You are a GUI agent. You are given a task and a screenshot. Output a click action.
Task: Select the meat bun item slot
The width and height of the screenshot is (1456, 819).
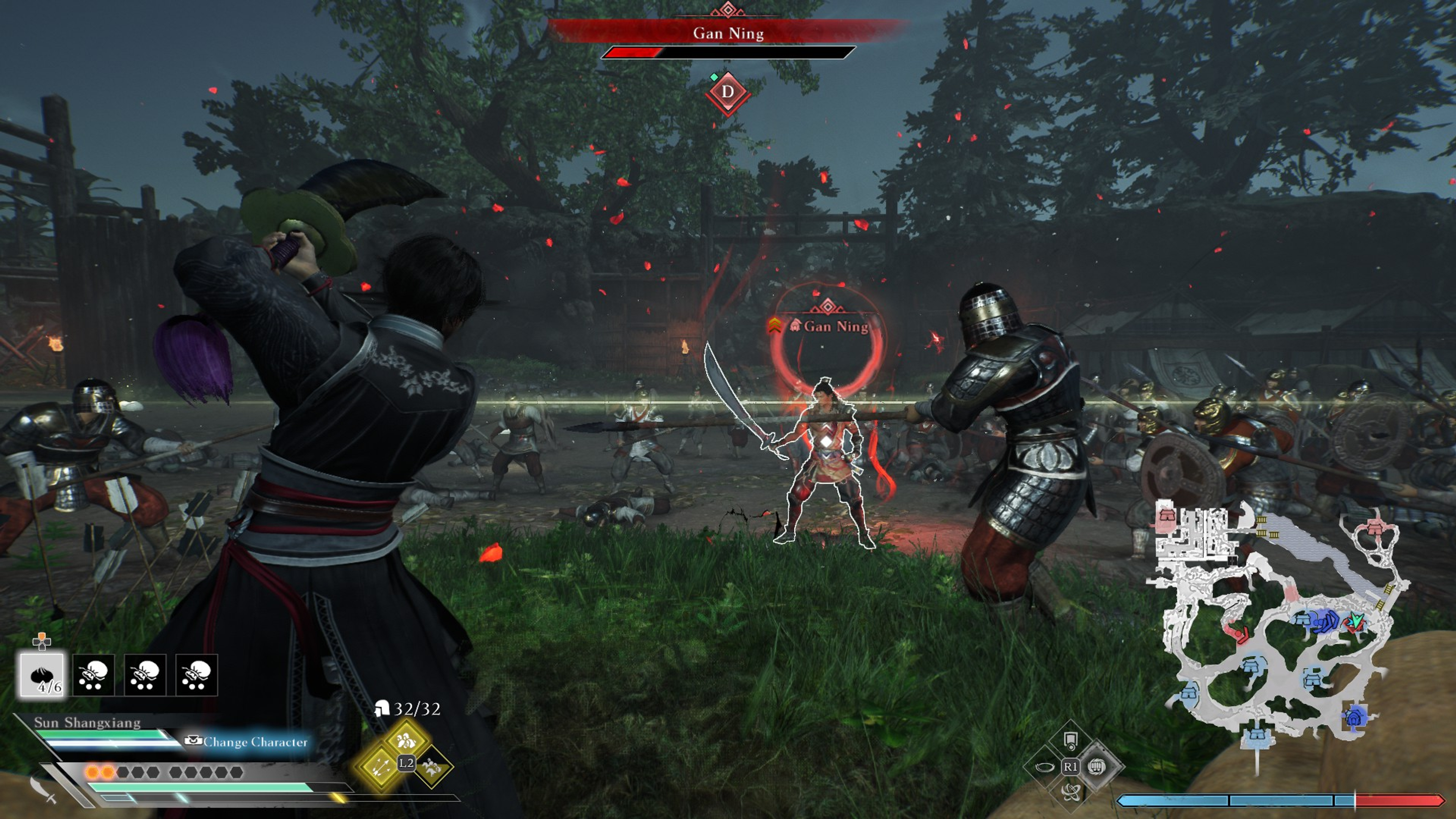point(42,675)
